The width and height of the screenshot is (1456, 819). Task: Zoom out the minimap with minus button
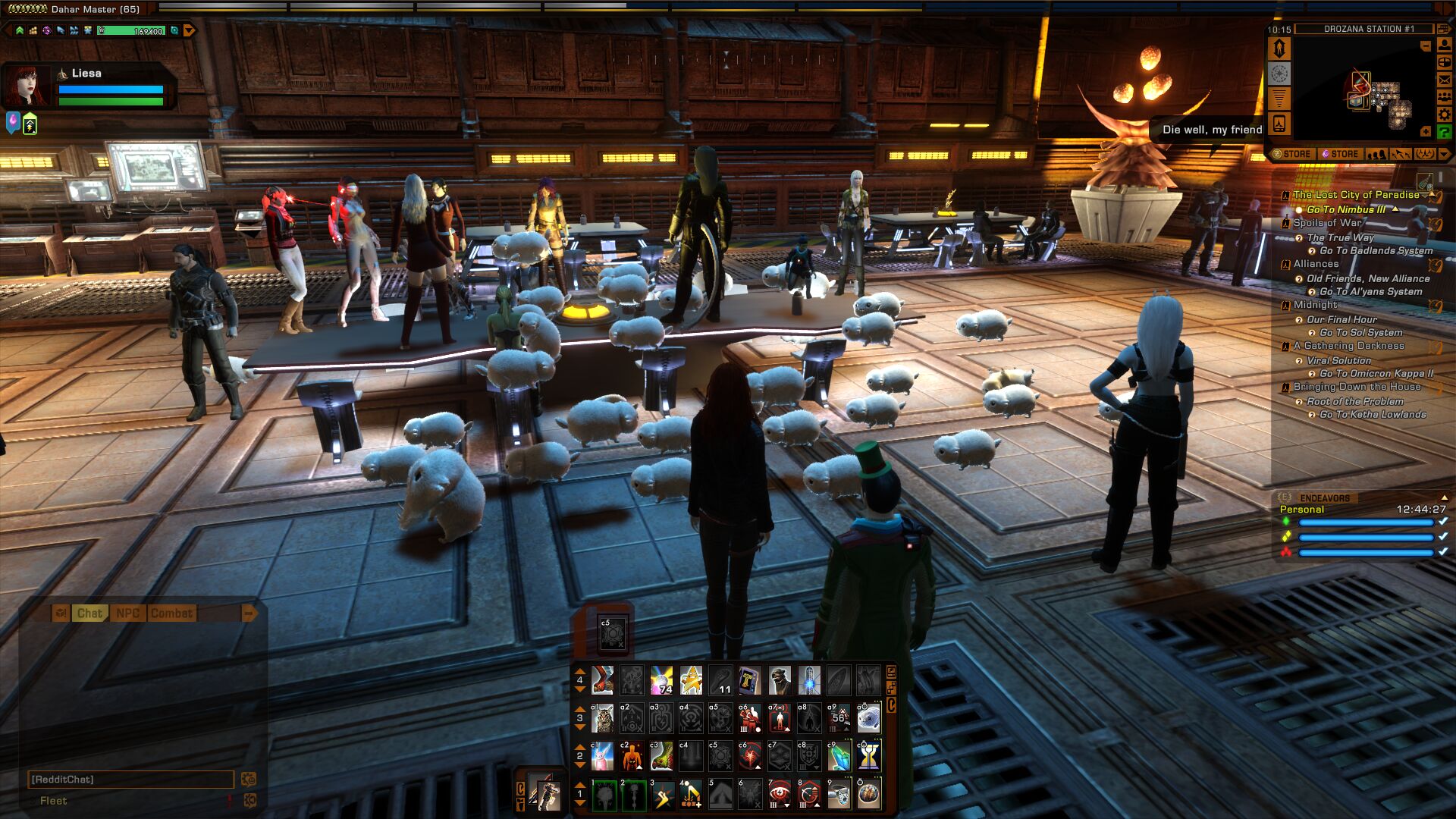point(1426,46)
